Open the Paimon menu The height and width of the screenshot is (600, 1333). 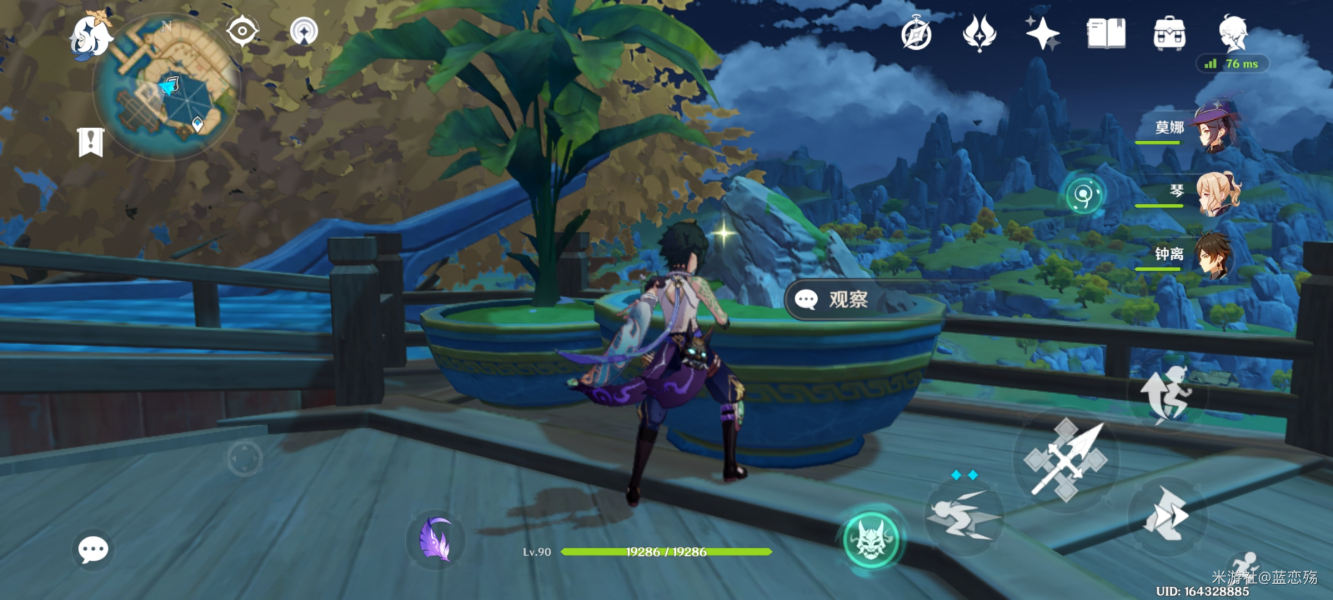90,37
